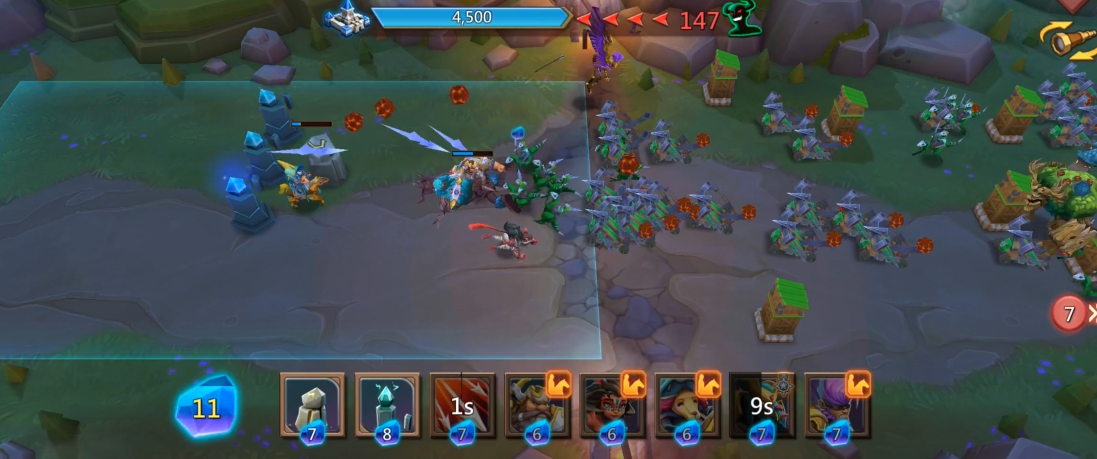Screen dimensions: 1097x459
Task: Choose the blue crystal tower card
Action: (387, 405)
